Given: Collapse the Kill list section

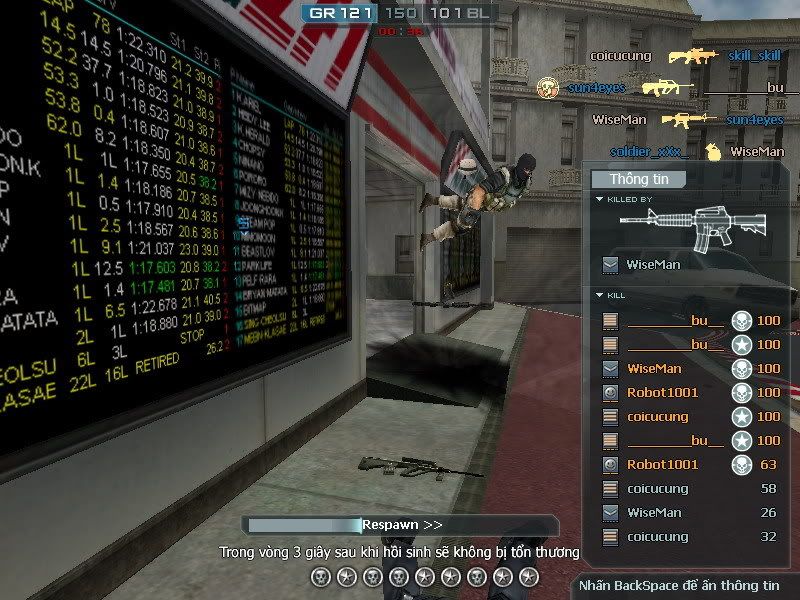Looking at the screenshot, I should point(599,296).
